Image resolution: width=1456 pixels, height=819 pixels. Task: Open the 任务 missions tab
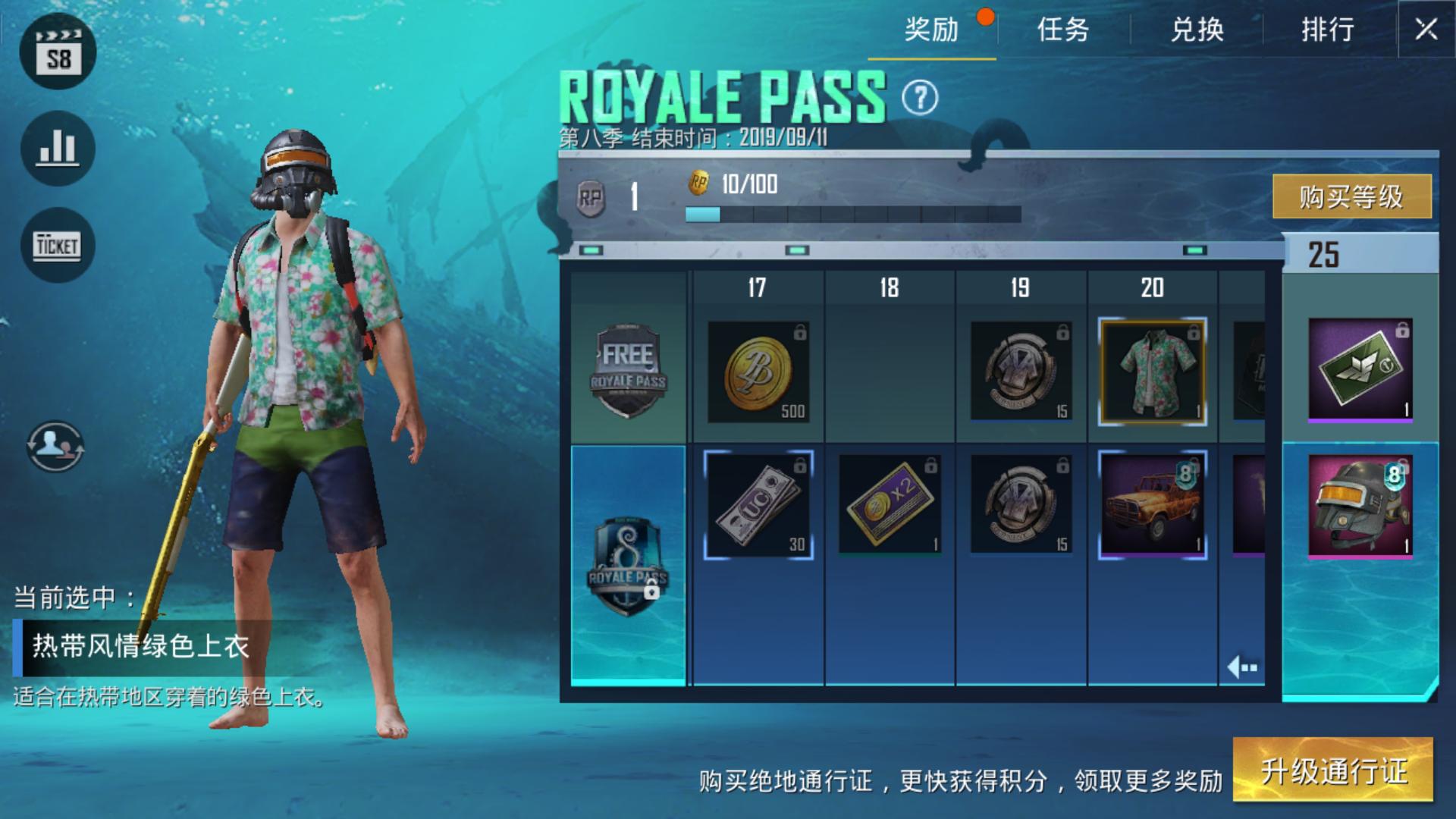(1063, 30)
